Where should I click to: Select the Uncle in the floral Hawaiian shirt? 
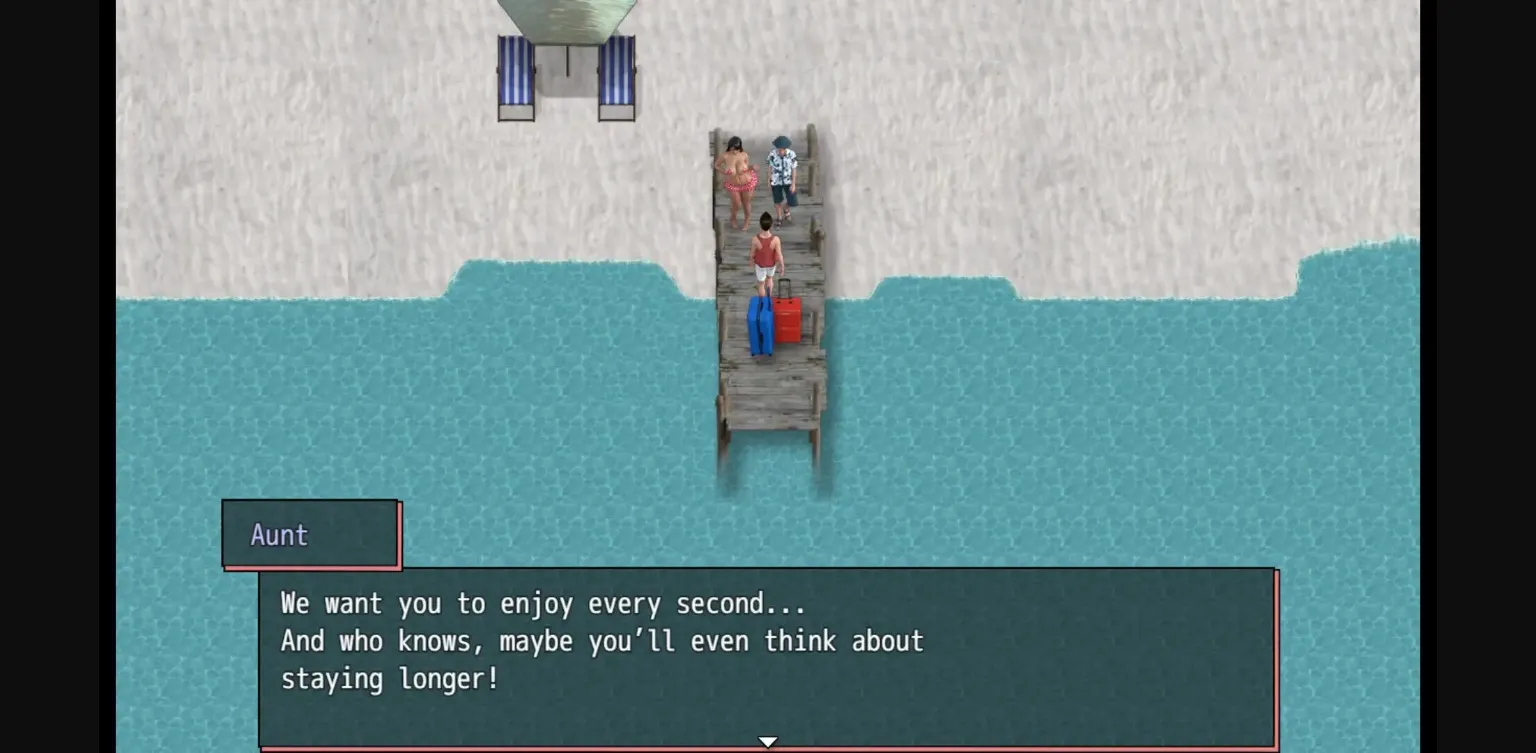[x=781, y=170]
